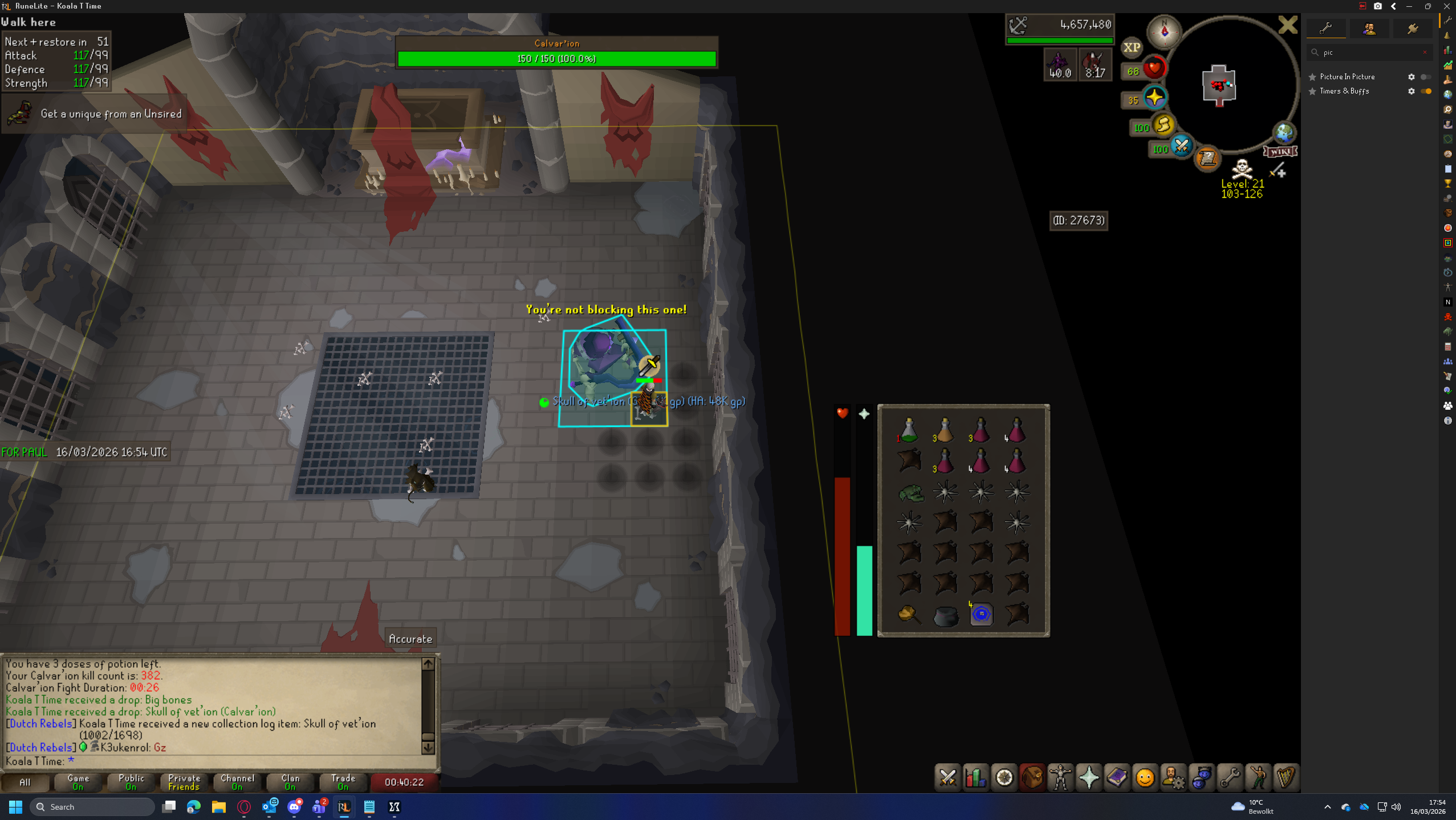
Task: Click the compass to face north
Action: coord(1164,31)
